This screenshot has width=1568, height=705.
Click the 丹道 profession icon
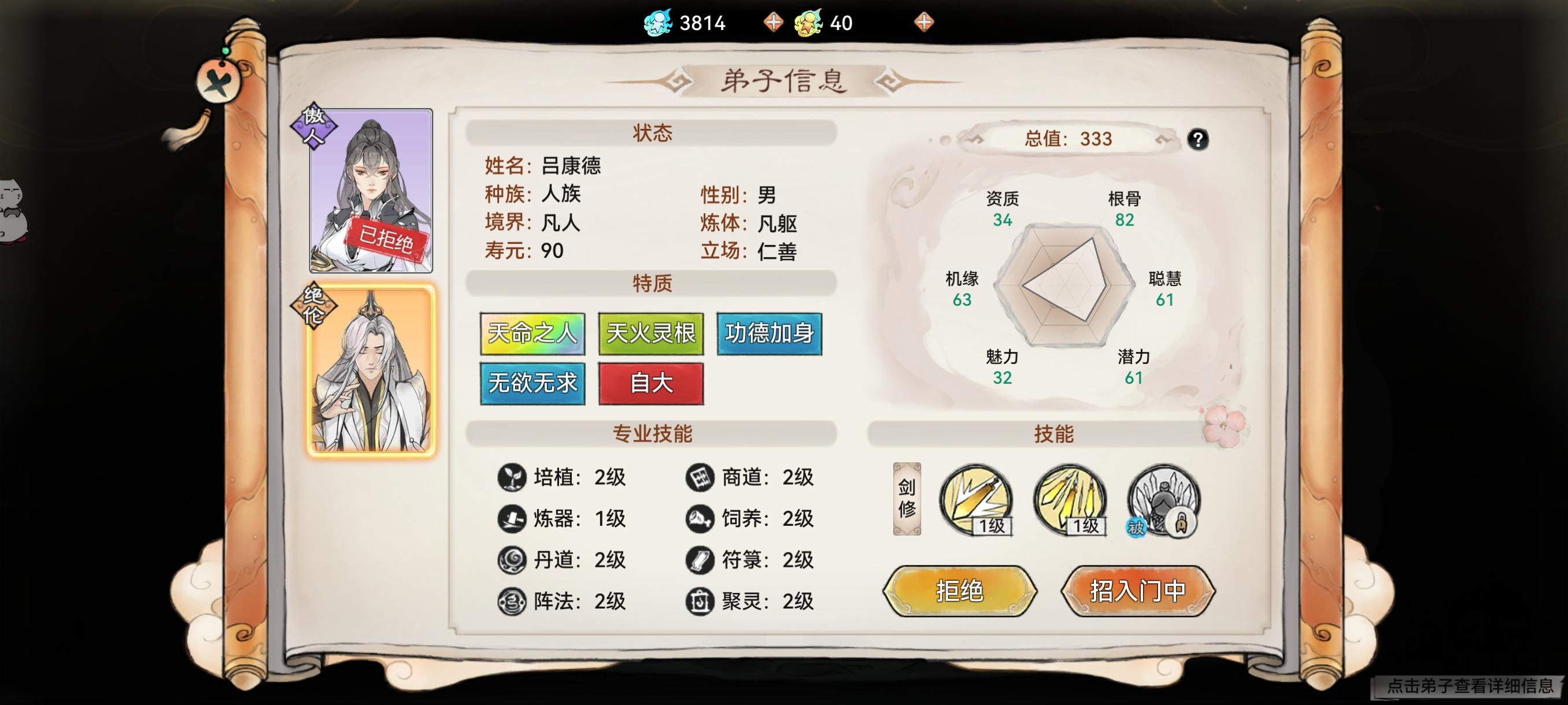pos(513,559)
